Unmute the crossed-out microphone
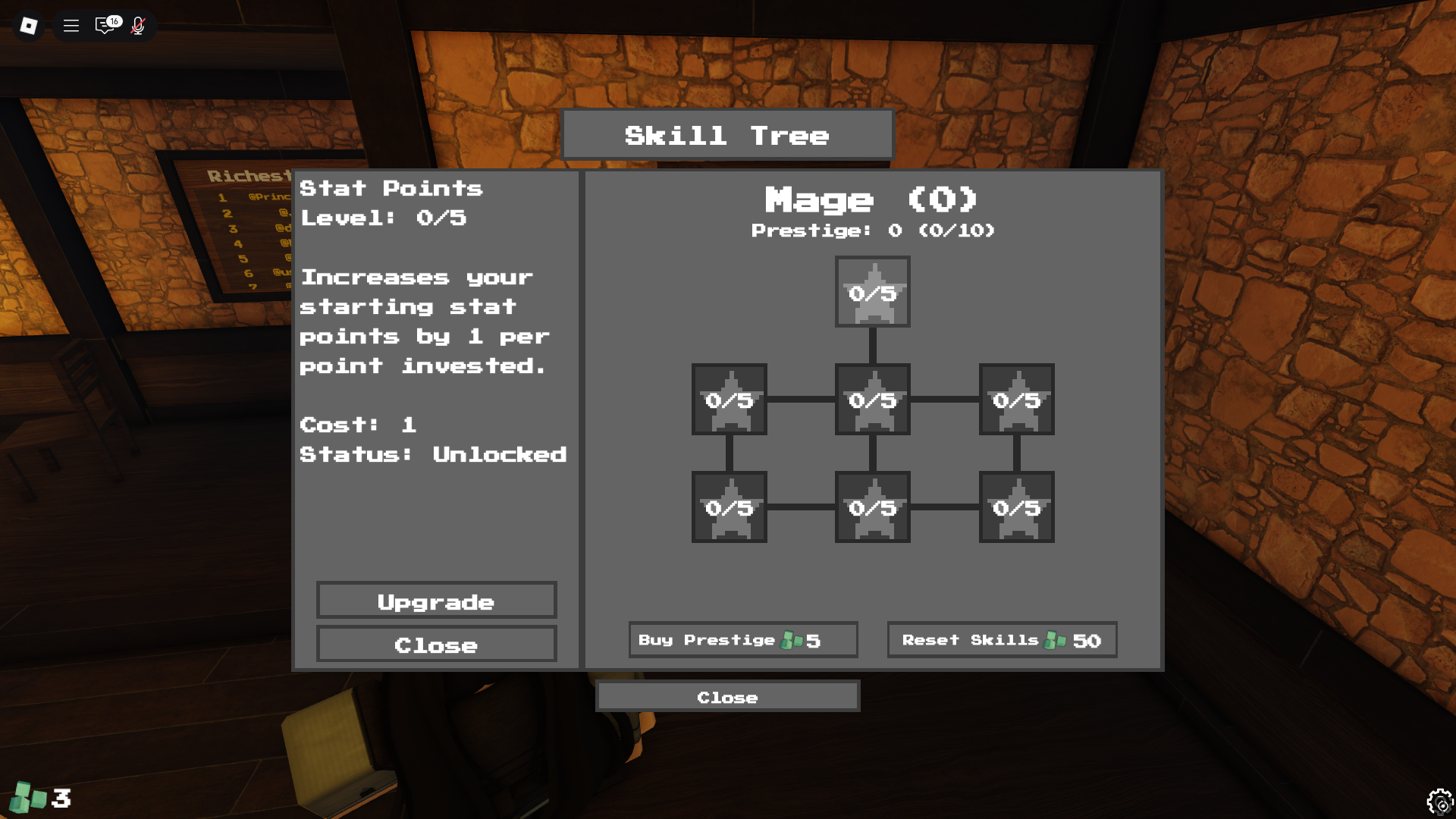1456x819 pixels. 138,25
